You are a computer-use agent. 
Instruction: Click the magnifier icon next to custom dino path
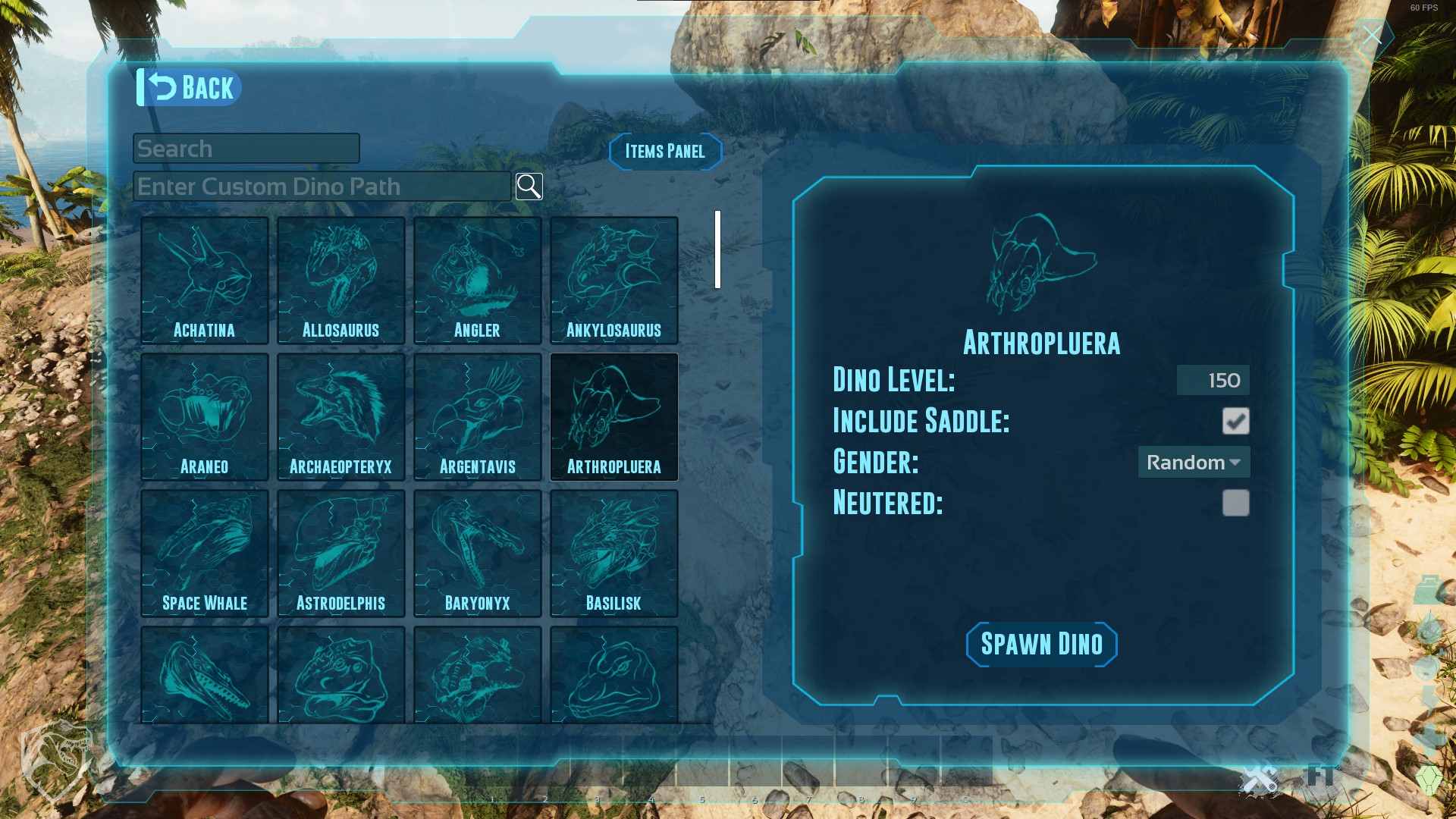(x=529, y=187)
